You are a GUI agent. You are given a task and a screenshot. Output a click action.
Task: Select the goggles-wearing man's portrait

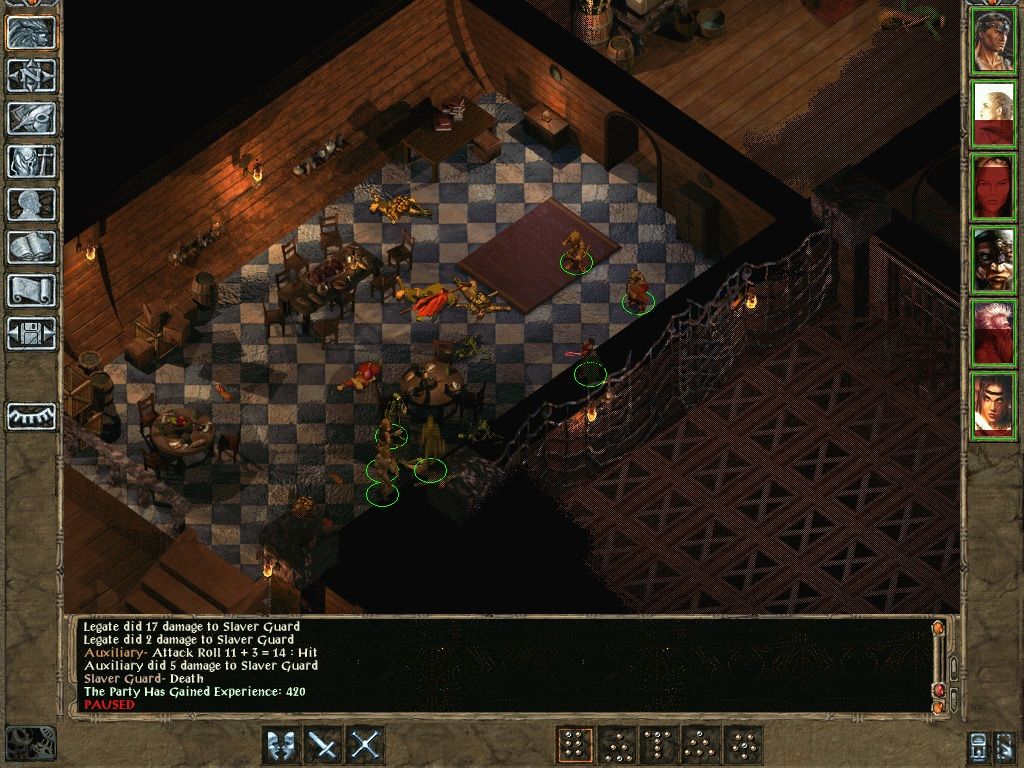point(994,40)
